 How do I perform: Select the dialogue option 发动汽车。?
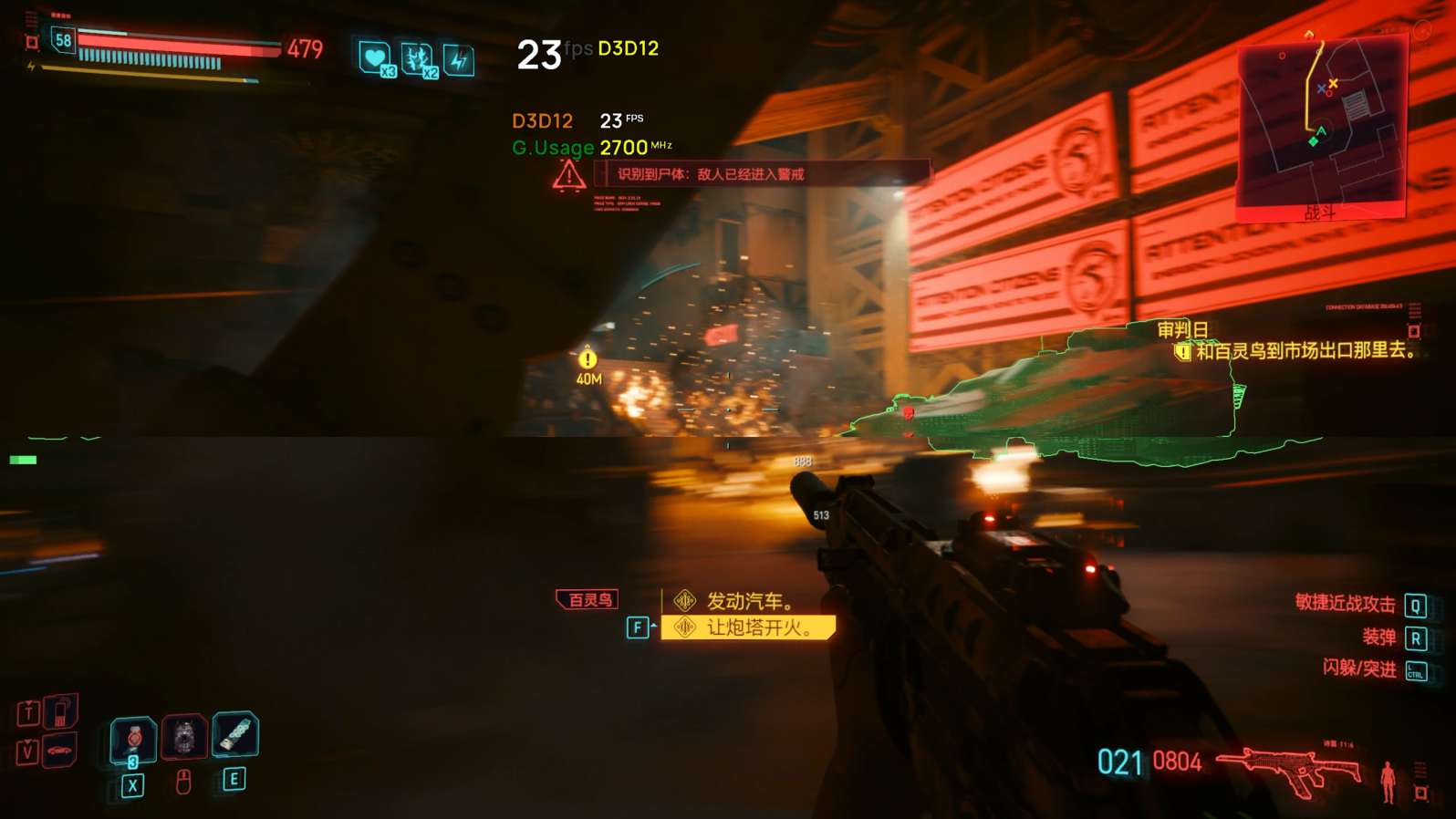point(748,601)
